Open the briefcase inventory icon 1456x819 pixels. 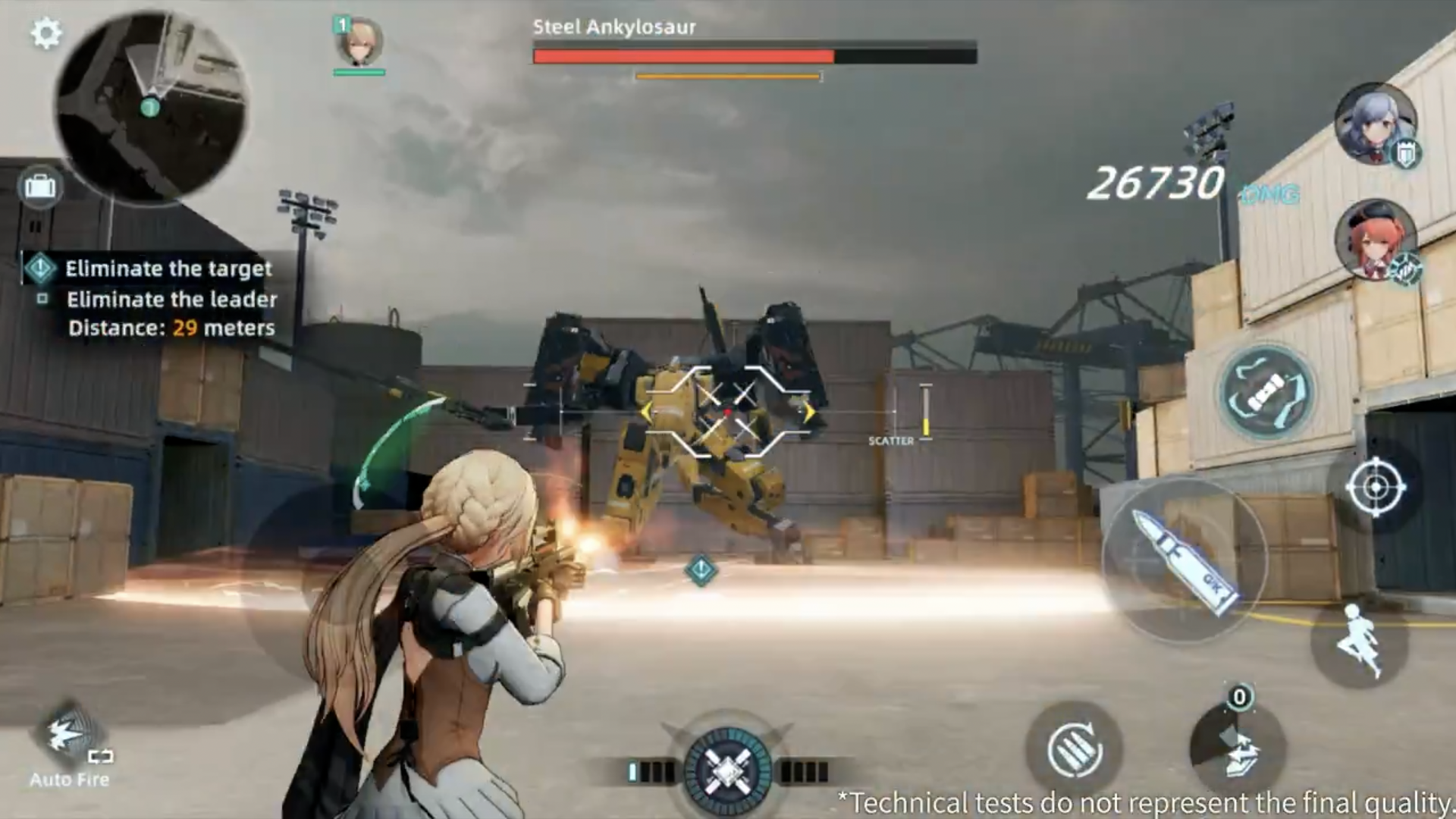(x=40, y=187)
